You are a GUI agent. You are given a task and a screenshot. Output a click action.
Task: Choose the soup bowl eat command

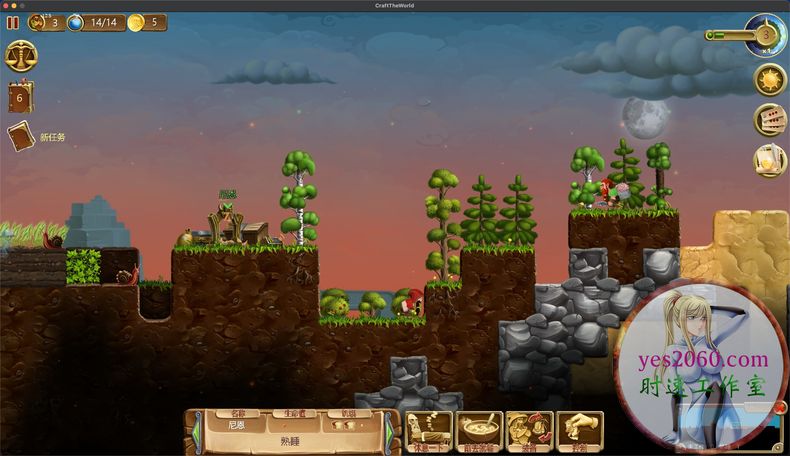(x=479, y=430)
